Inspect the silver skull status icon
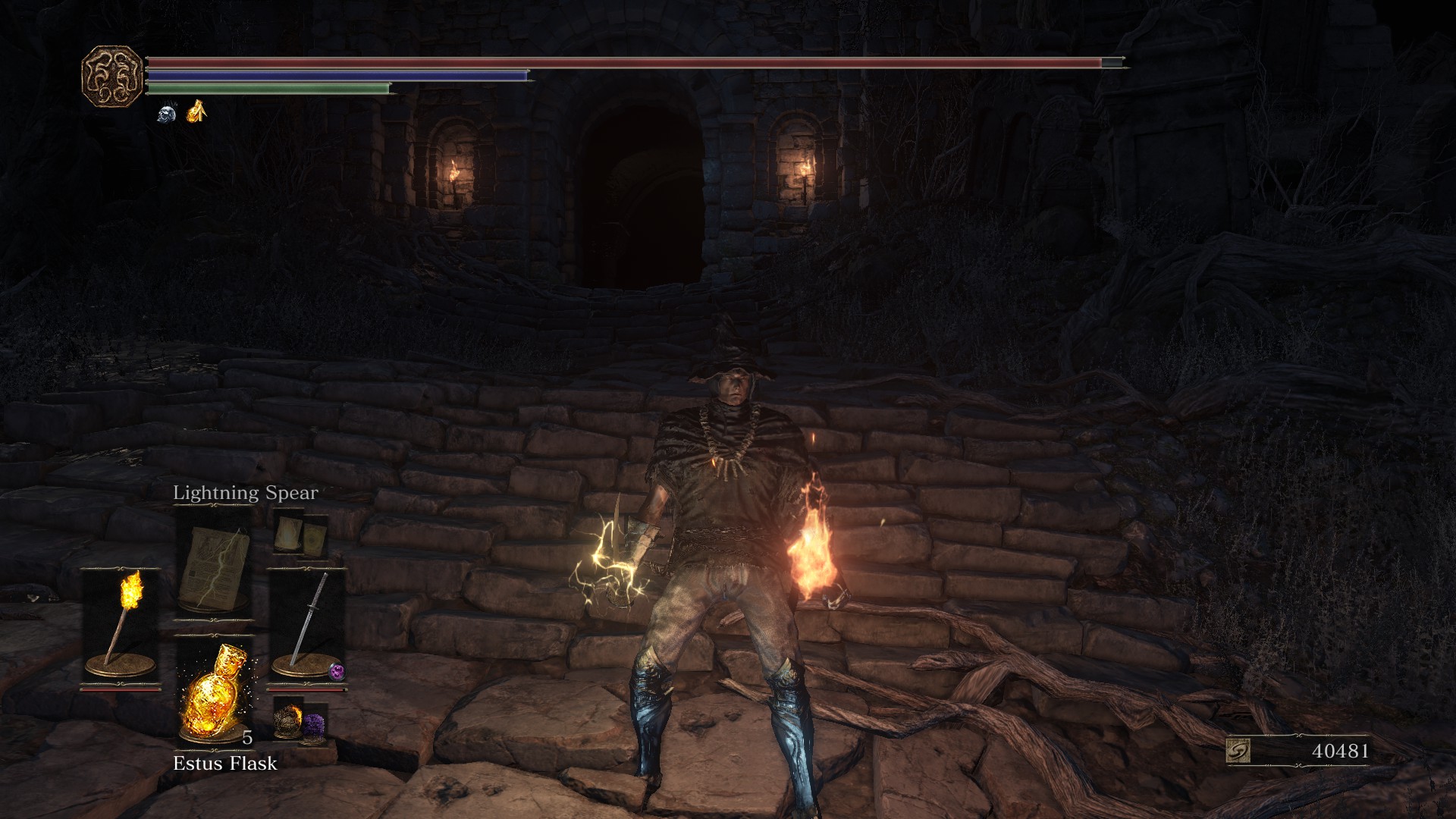Image resolution: width=1456 pixels, height=819 pixels. [167, 114]
